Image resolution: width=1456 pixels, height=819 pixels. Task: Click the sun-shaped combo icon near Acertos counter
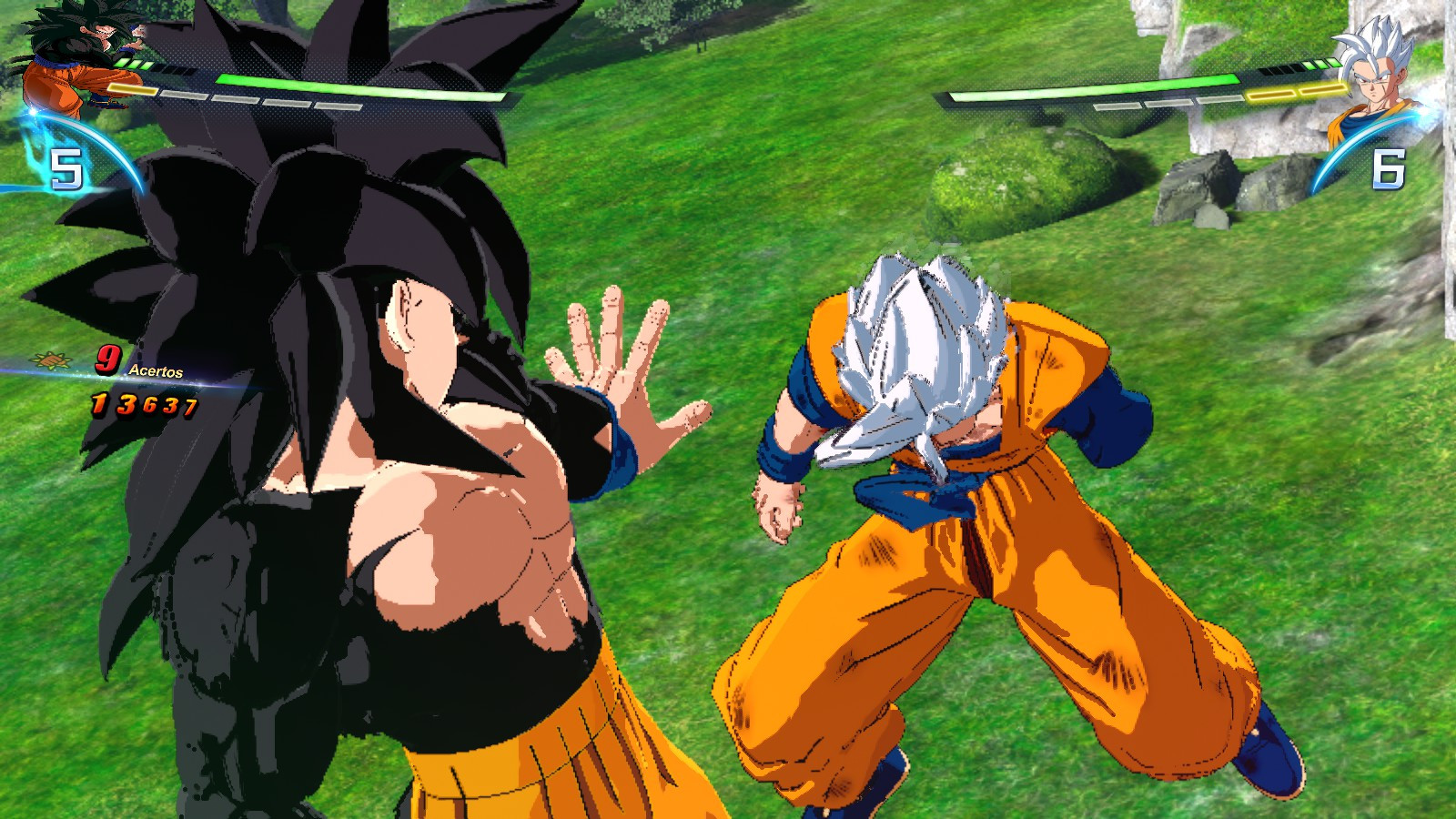(50, 361)
